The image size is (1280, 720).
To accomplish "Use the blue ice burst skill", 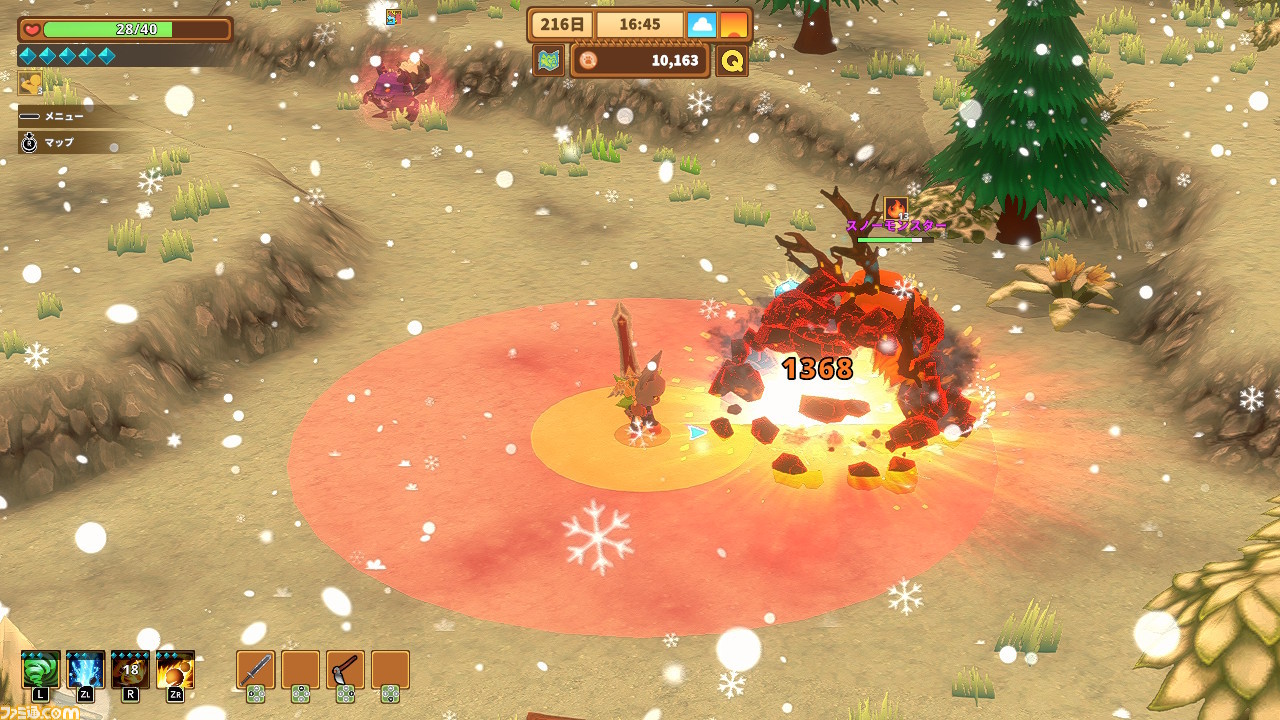I will pyautogui.click(x=86, y=669).
